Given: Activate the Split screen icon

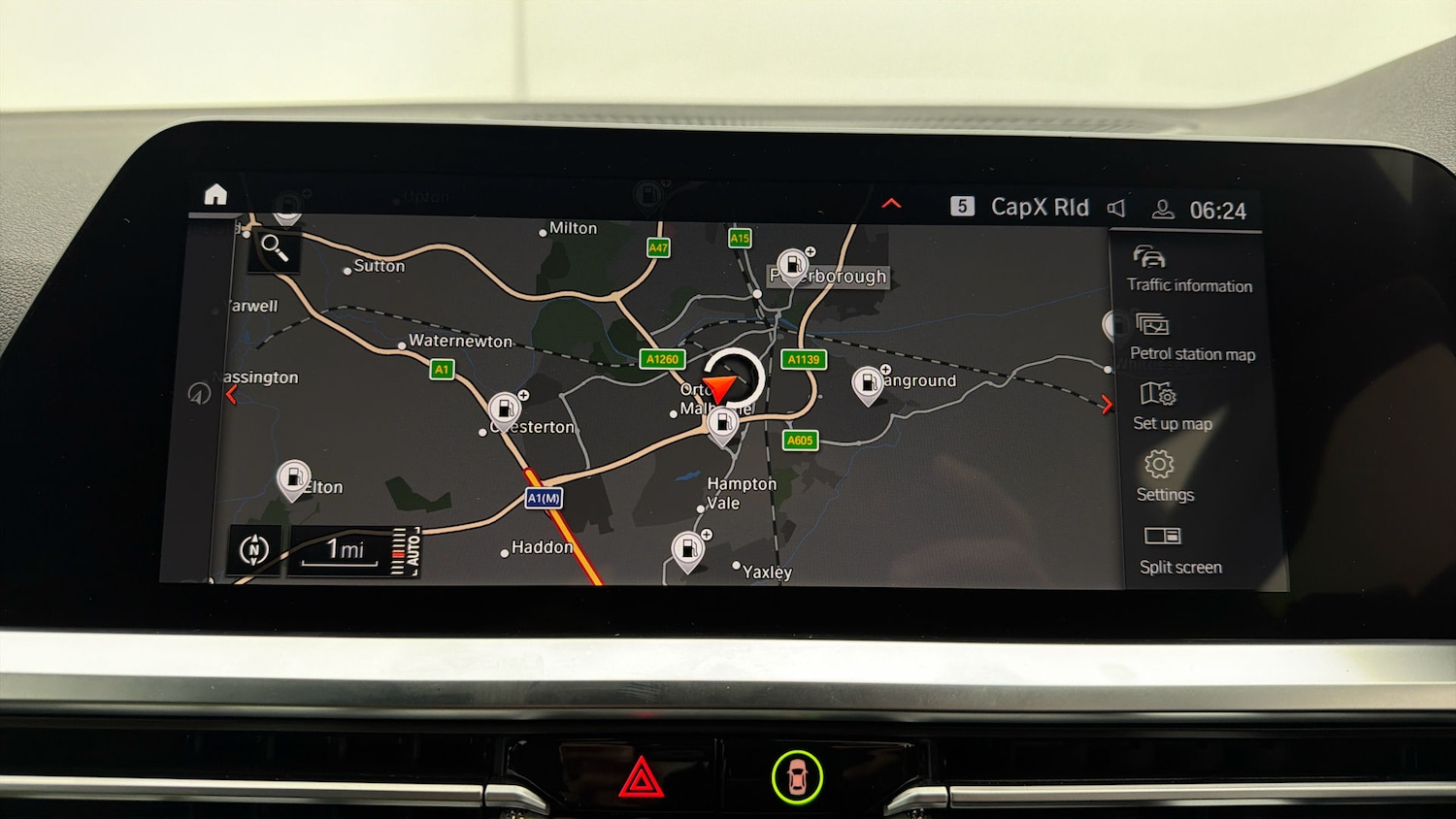Looking at the screenshot, I should coord(1162,535).
